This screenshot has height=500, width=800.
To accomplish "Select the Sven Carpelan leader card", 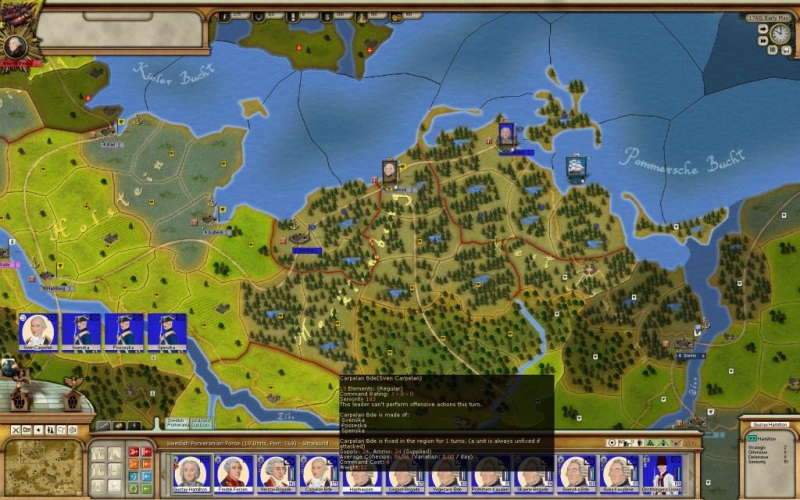I will pyautogui.click(x=38, y=331).
